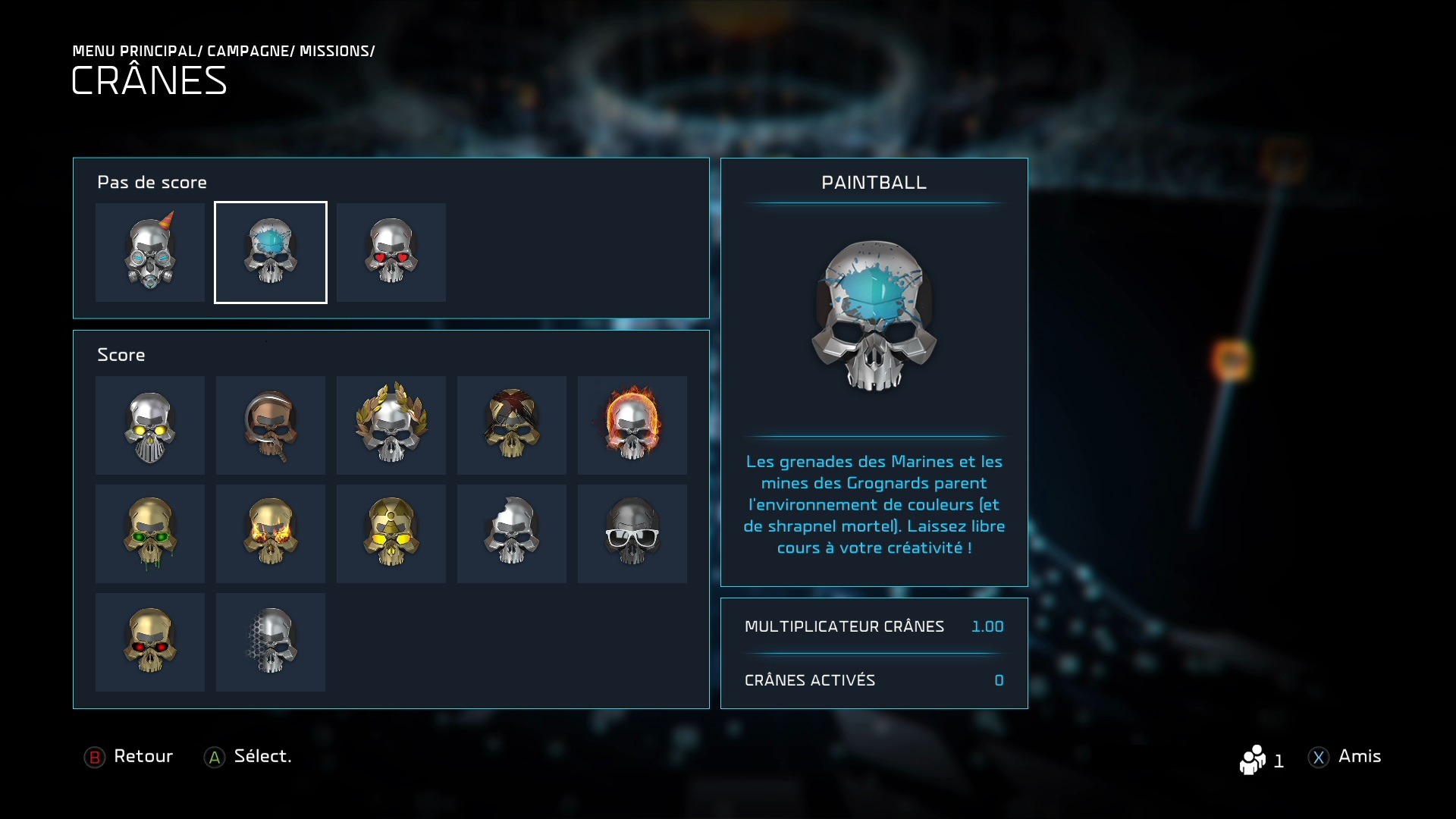Activate the skull with golden laurel wreath
Screen dimensions: 1456x819
(391, 425)
